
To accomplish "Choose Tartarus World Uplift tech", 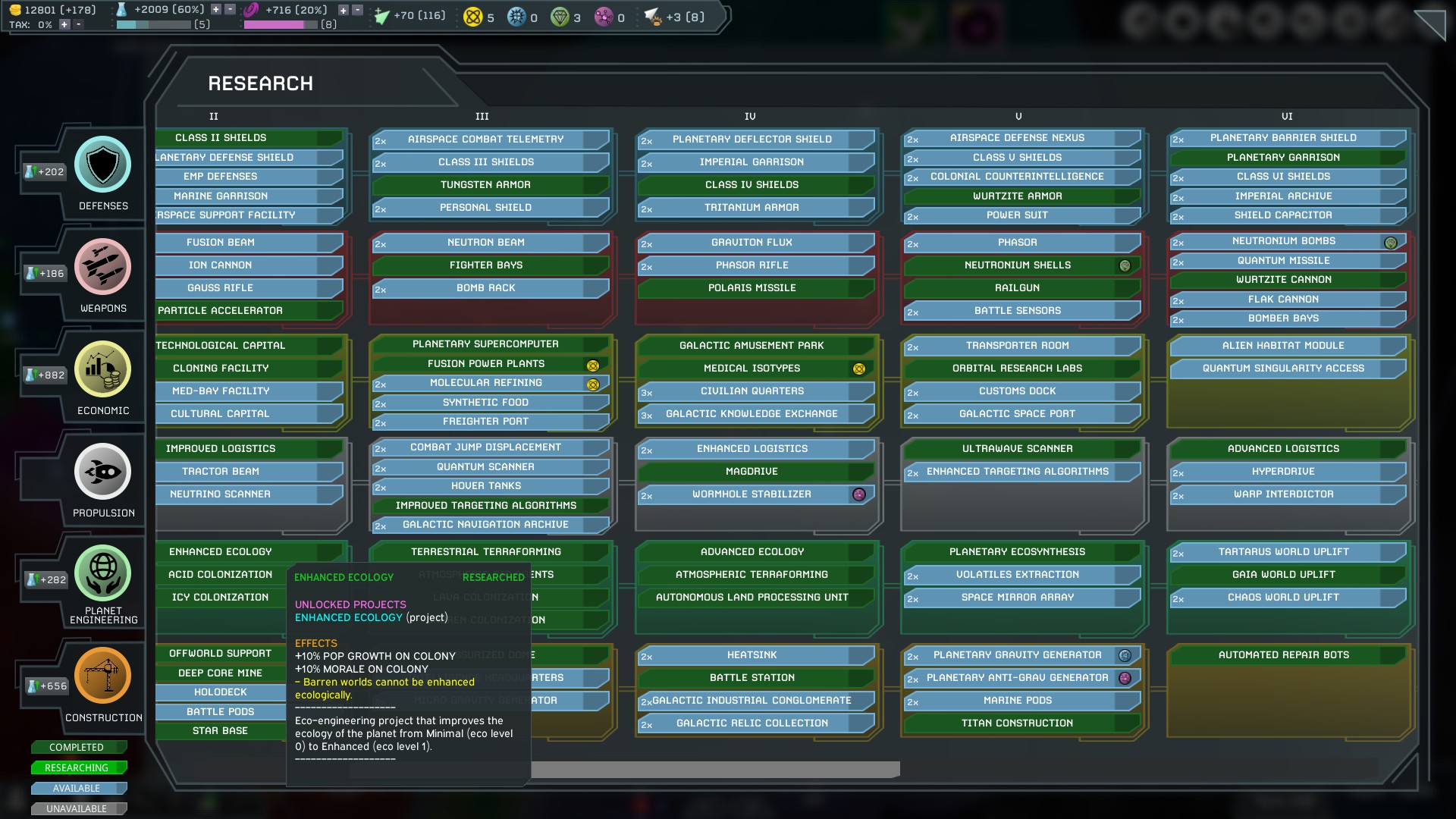I will pos(1282,552).
